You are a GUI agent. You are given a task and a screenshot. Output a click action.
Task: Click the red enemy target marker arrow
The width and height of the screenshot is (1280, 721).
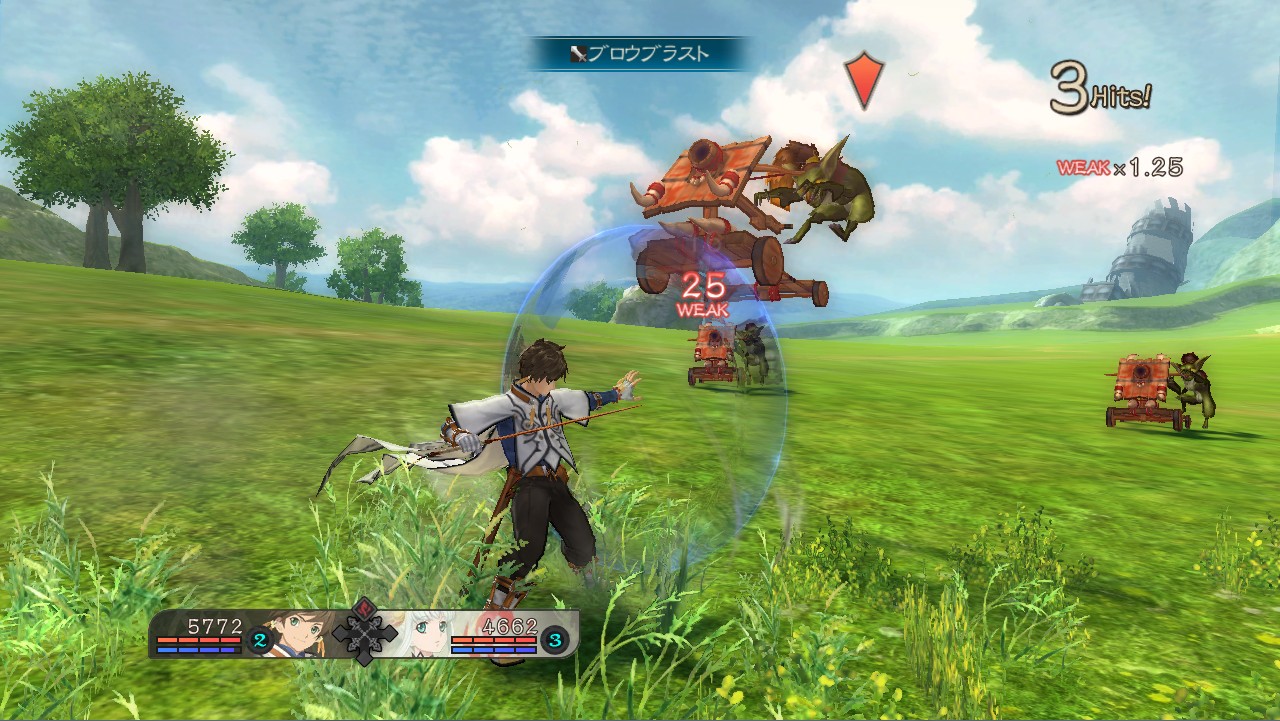[x=862, y=82]
